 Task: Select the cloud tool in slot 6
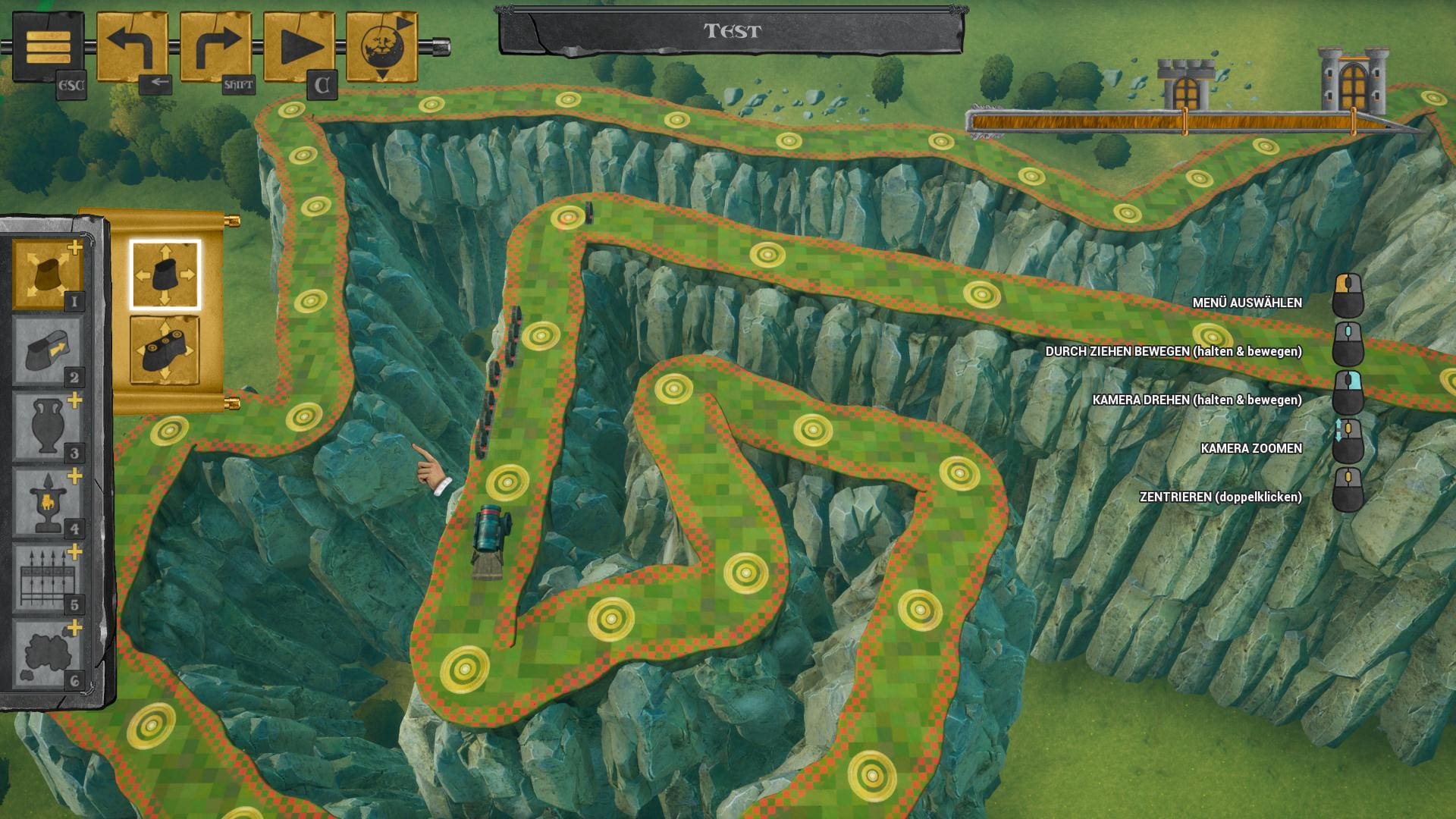click(47, 654)
